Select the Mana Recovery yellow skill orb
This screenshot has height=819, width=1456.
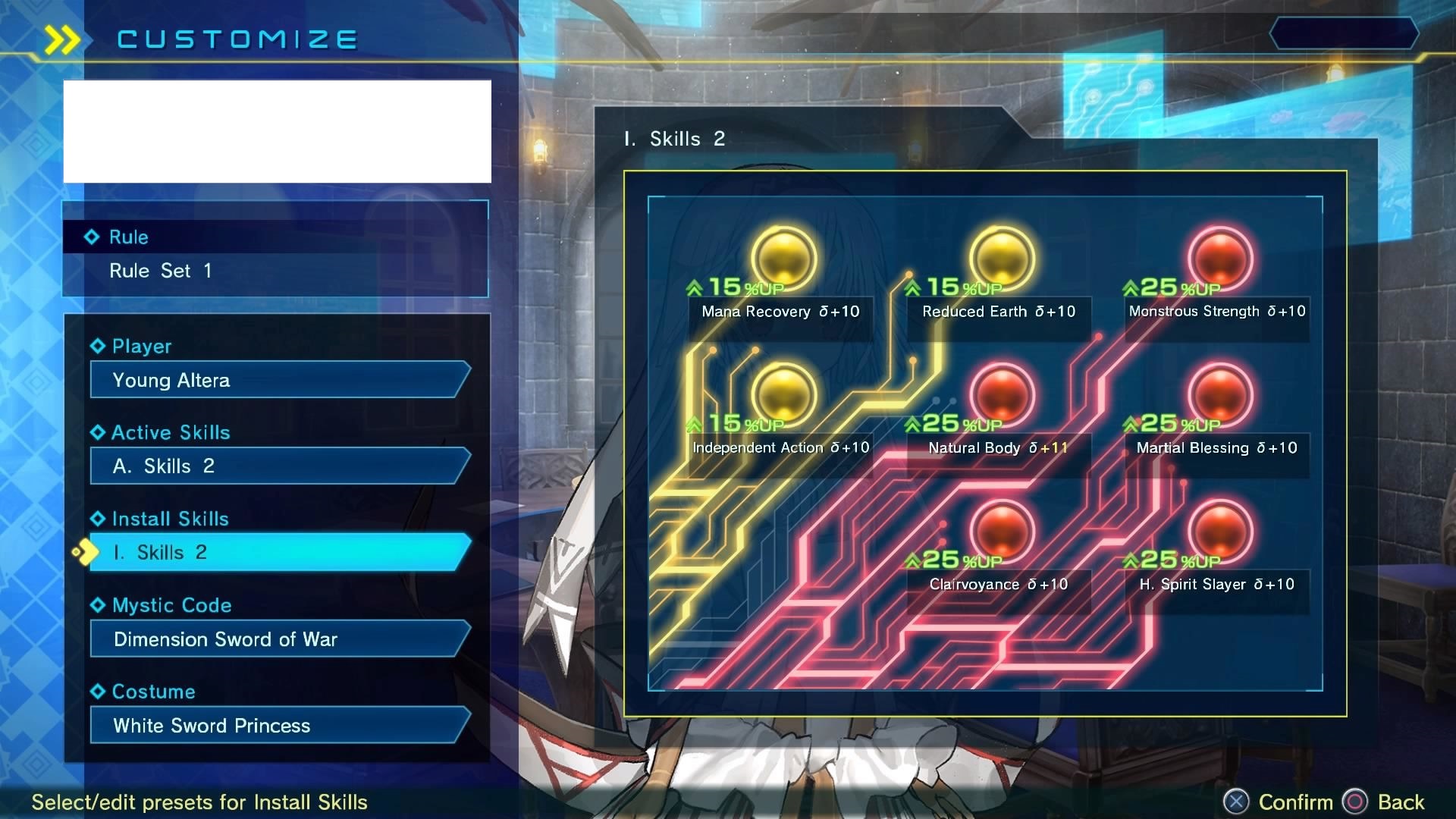coord(783,258)
